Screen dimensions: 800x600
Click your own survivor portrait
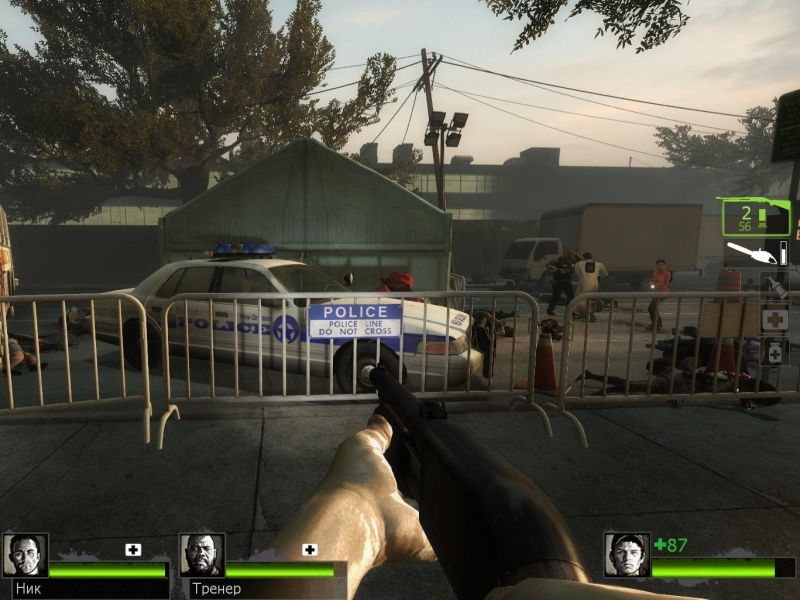[627, 555]
